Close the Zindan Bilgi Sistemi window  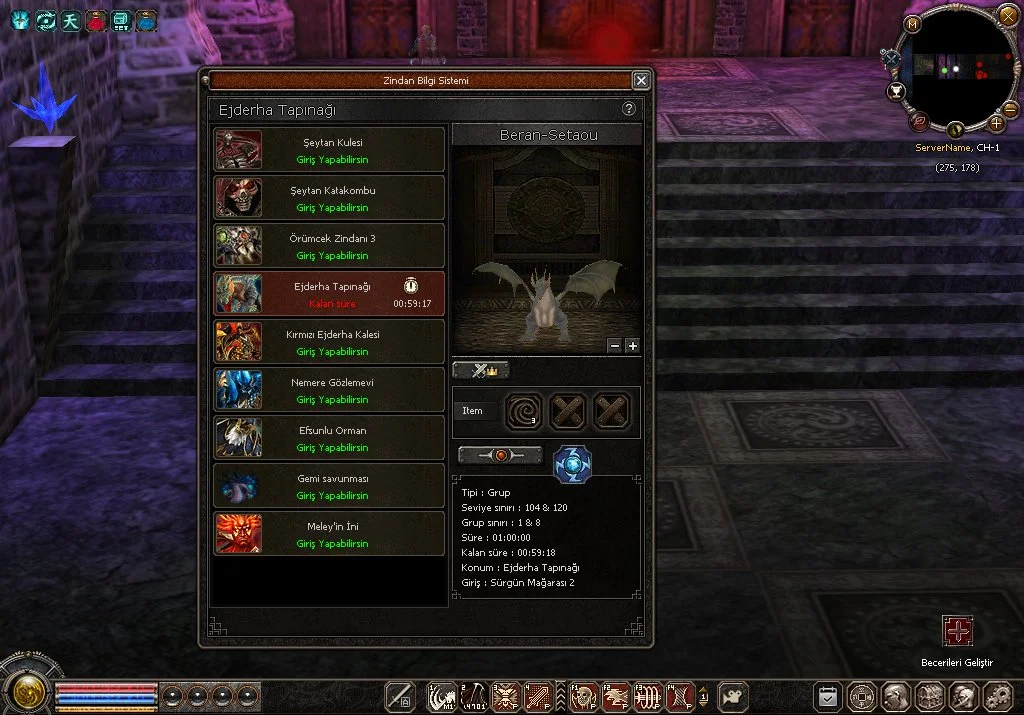(641, 81)
